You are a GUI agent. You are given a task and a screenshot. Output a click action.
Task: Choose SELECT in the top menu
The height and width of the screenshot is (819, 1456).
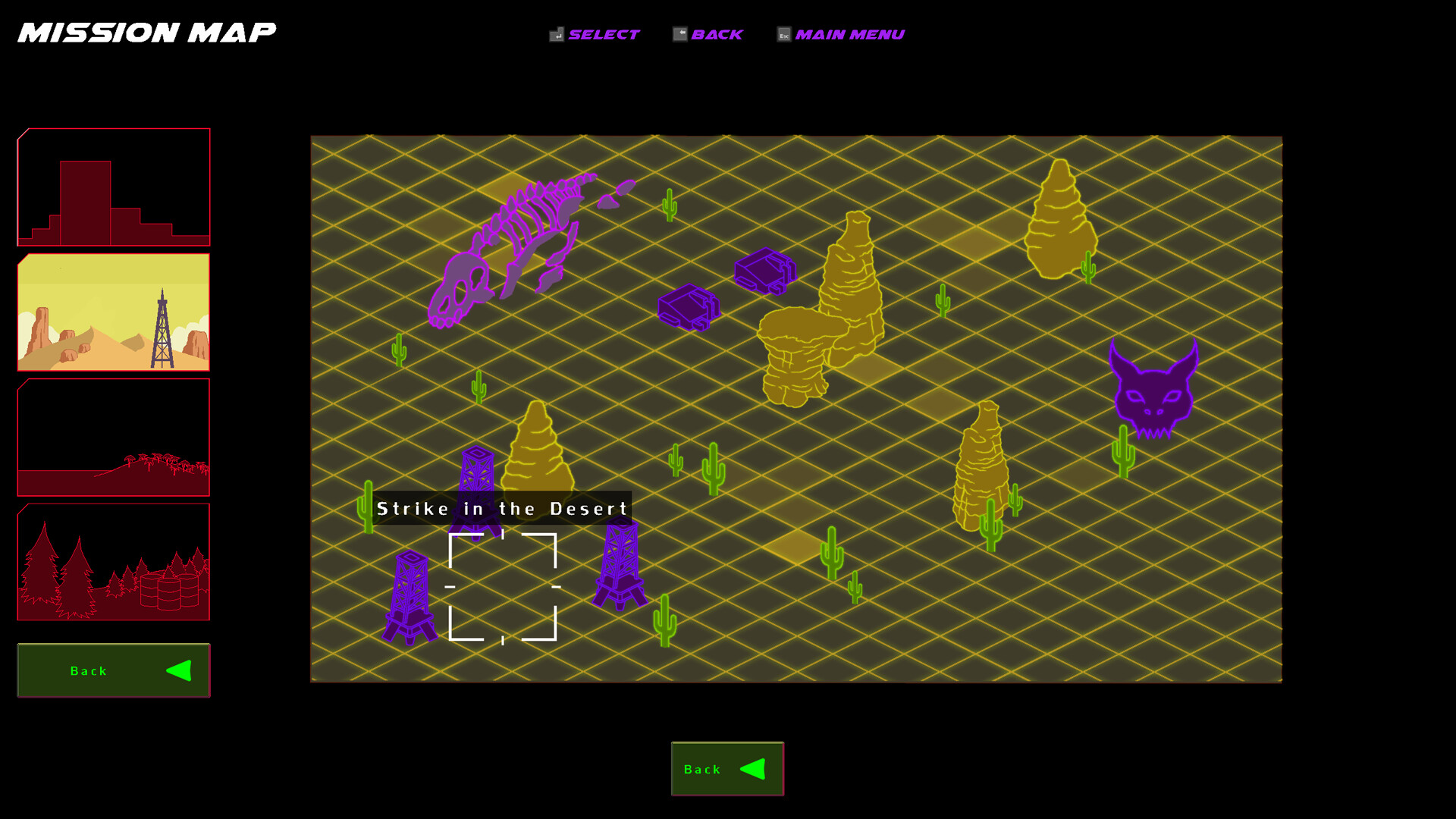click(x=603, y=33)
